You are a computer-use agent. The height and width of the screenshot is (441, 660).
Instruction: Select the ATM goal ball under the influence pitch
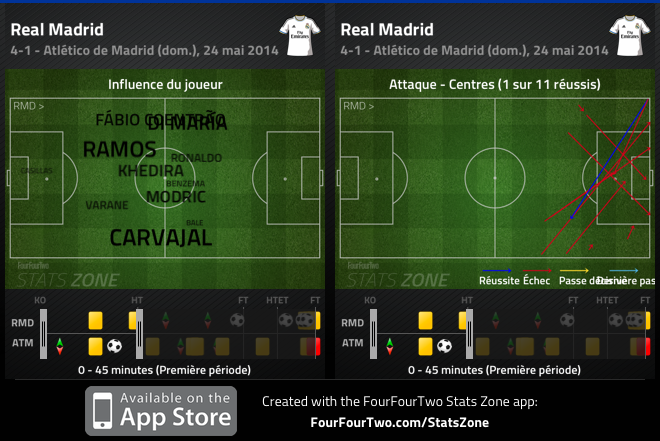click(x=114, y=346)
